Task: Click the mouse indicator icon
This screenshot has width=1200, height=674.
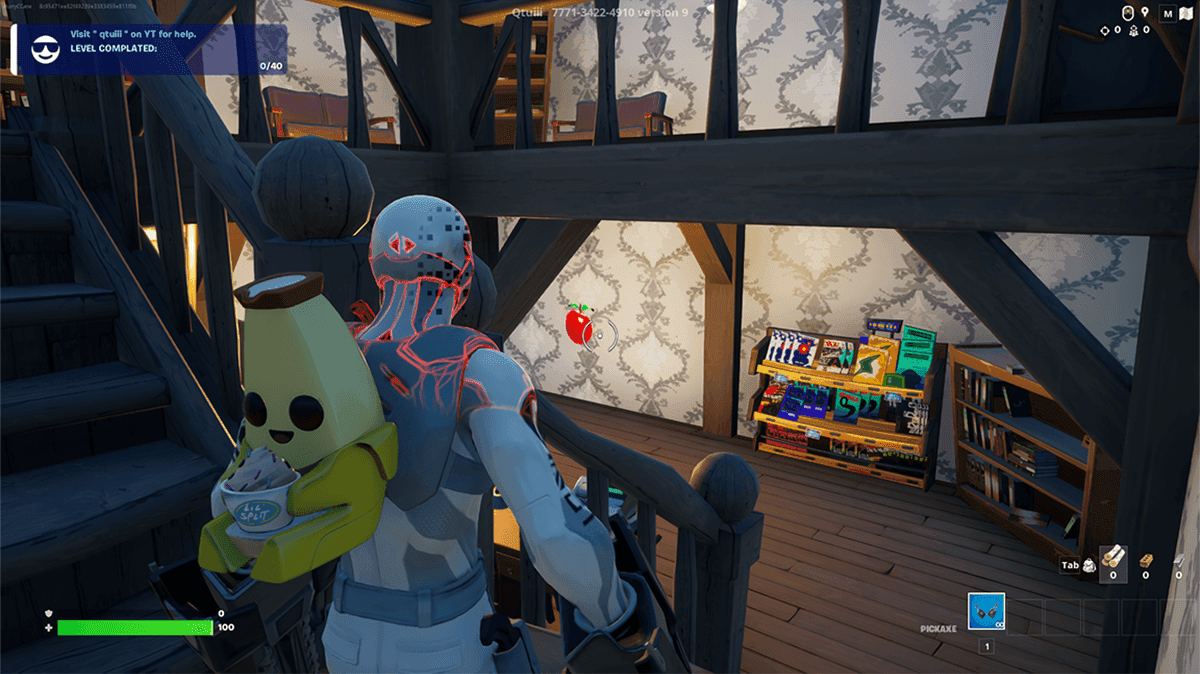Action: pyautogui.click(x=1127, y=14)
